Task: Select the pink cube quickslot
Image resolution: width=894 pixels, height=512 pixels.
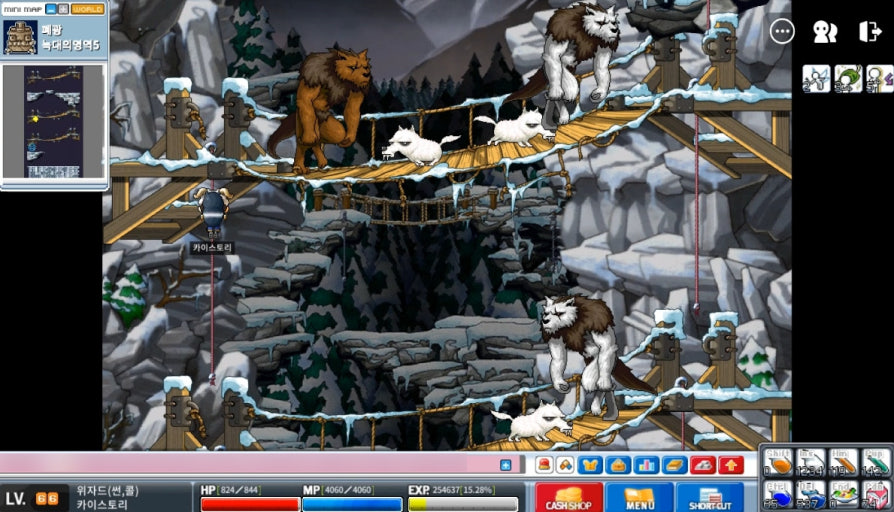Action: tap(876, 494)
